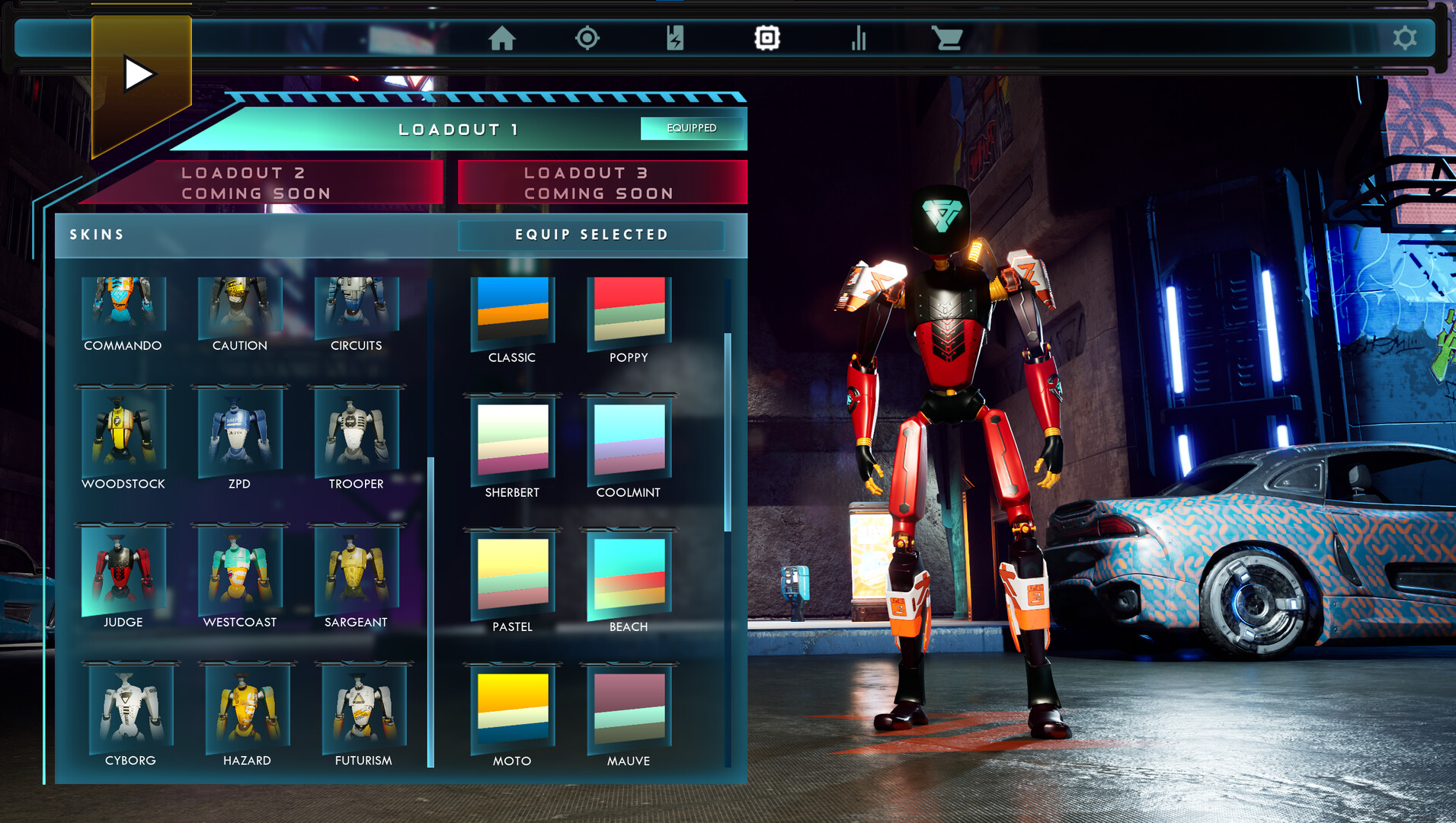
Task: Start a match with the play button
Action: point(139,75)
